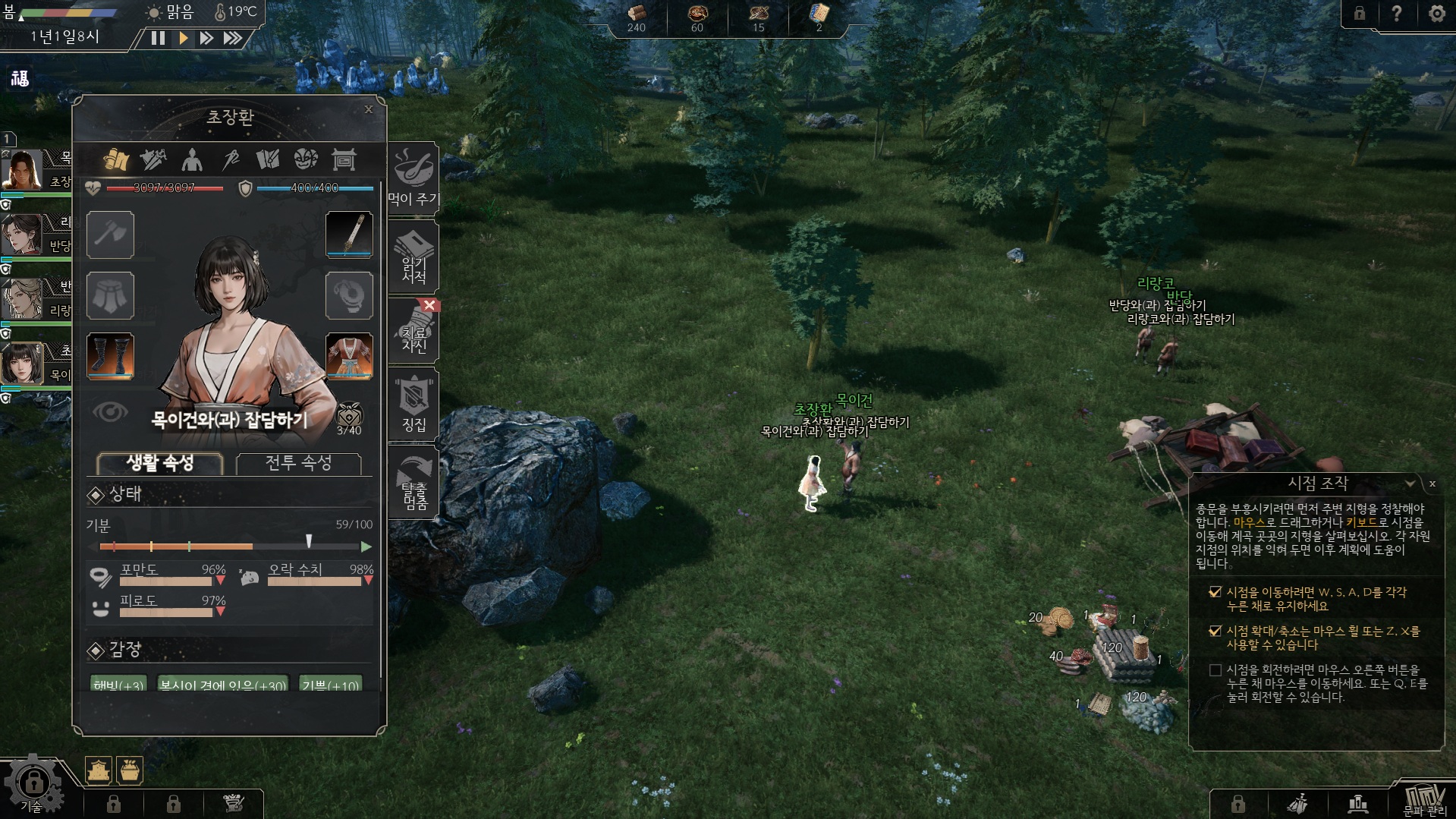1456x819 pixels.
Task: Open the mask icon character tab
Action: [x=306, y=159]
